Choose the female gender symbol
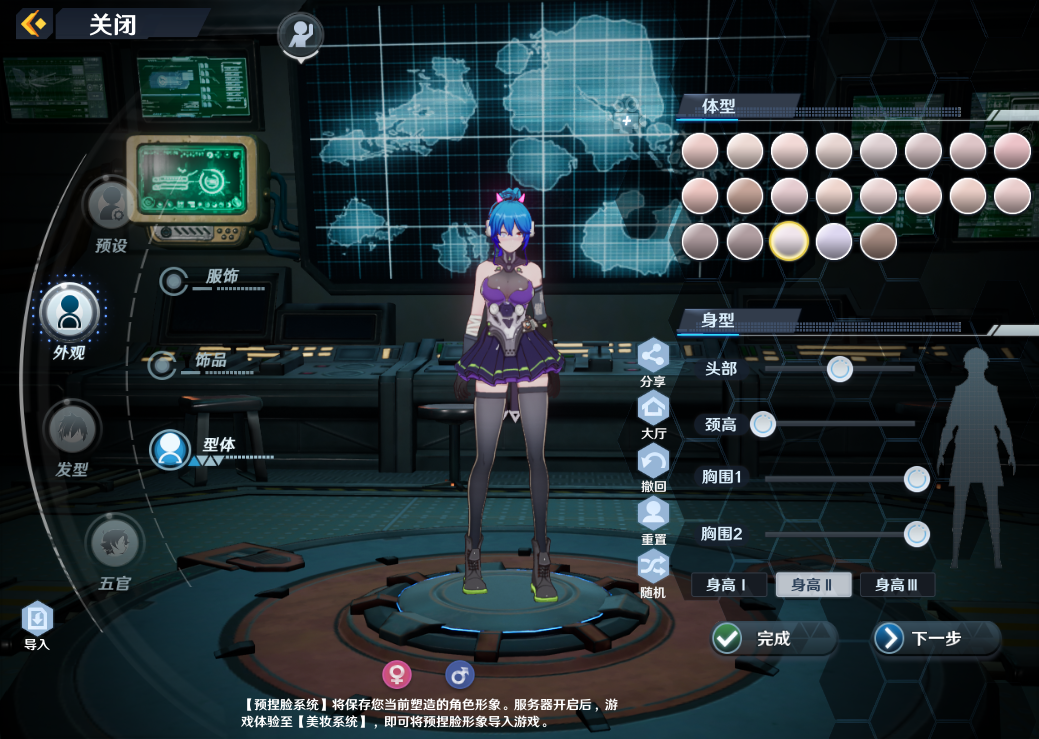Viewport: 1039px width, 739px height. click(397, 675)
